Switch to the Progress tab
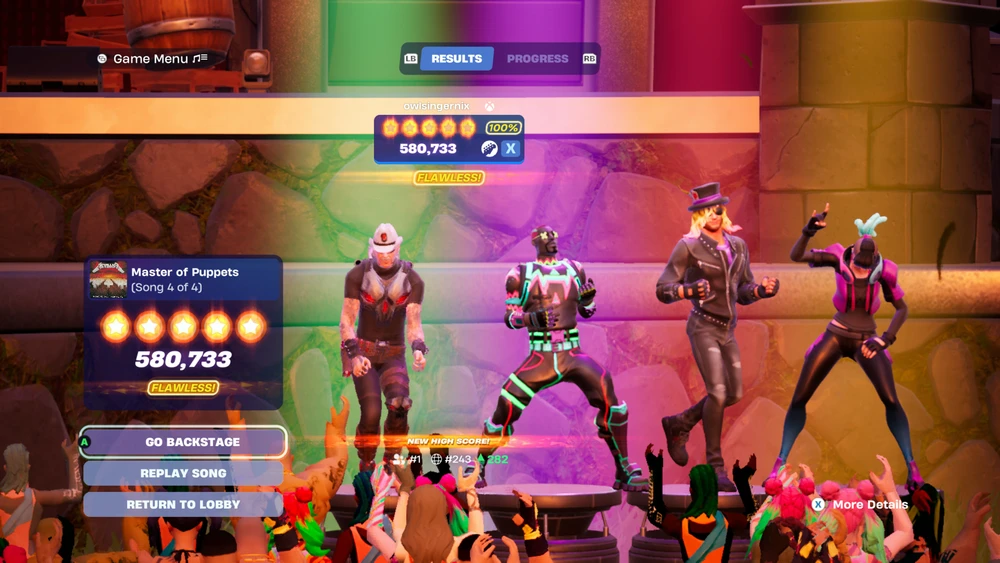1000x563 pixels. point(537,59)
